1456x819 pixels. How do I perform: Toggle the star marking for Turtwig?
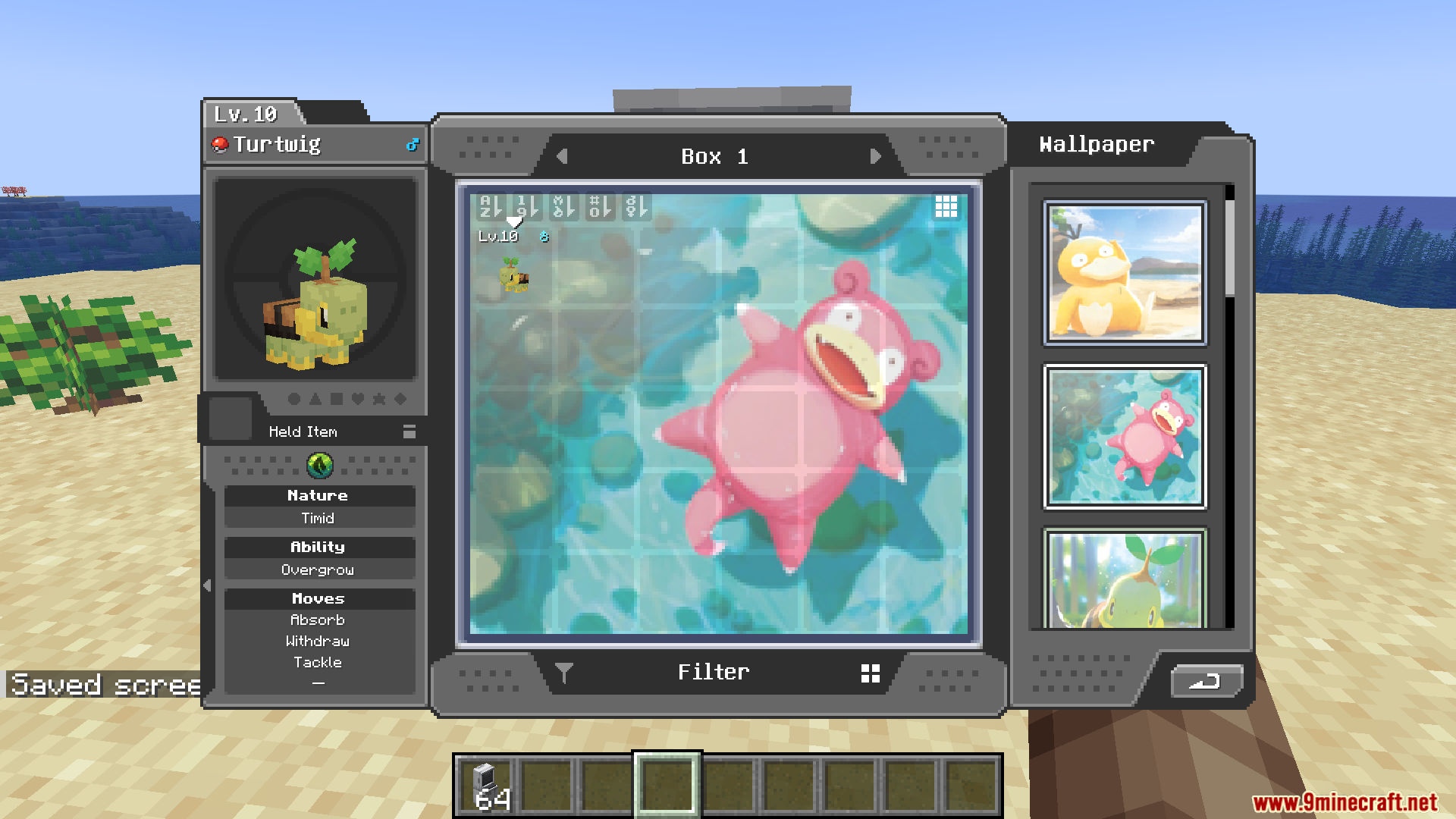tap(378, 400)
